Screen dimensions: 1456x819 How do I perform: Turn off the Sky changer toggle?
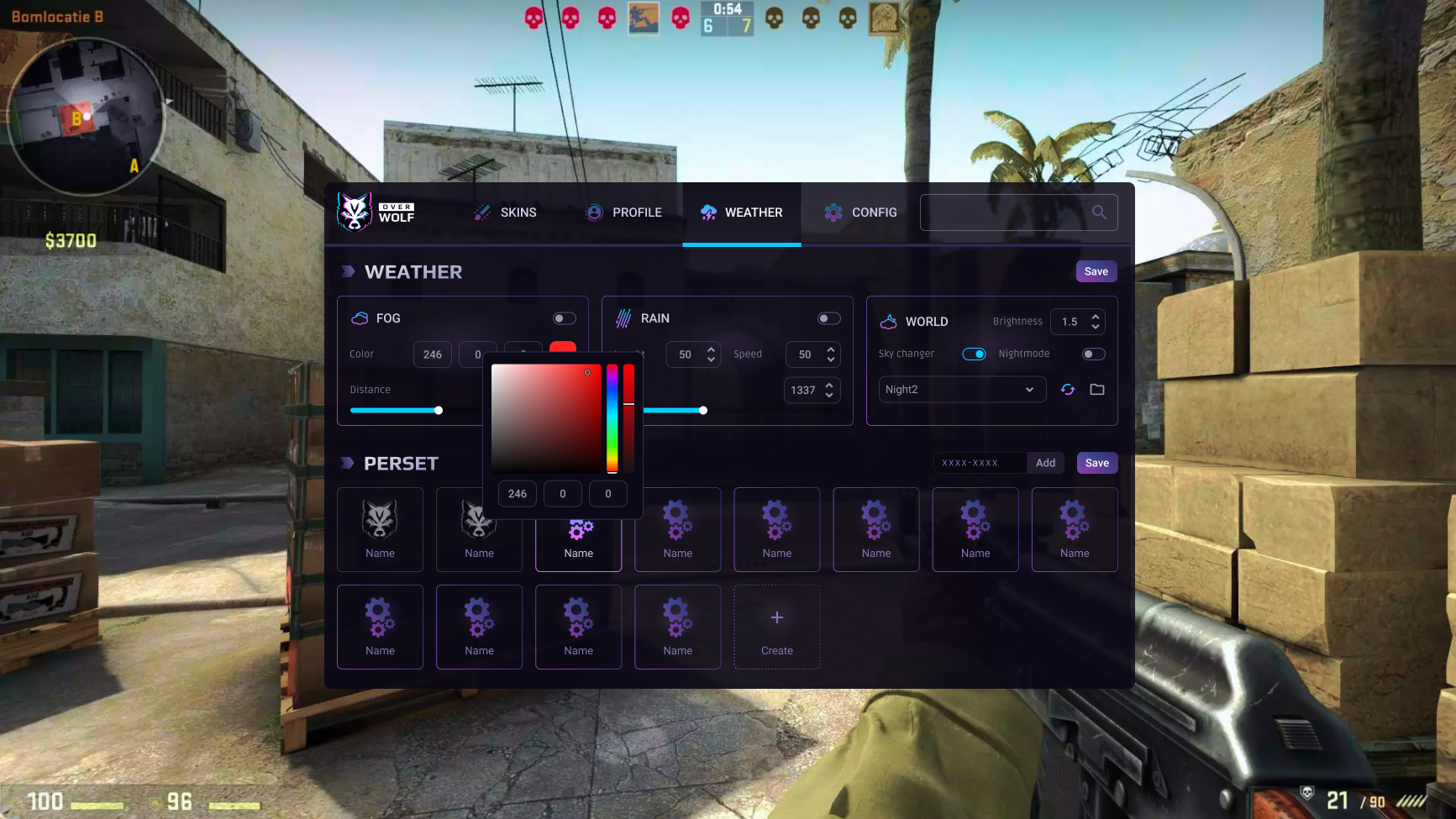click(x=974, y=354)
